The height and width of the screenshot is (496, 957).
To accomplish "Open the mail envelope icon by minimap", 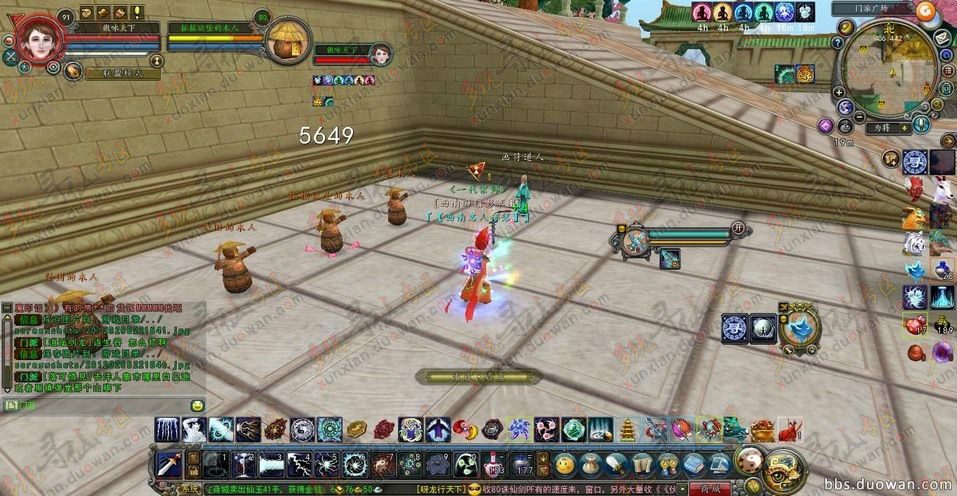I will tap(941, 38).
